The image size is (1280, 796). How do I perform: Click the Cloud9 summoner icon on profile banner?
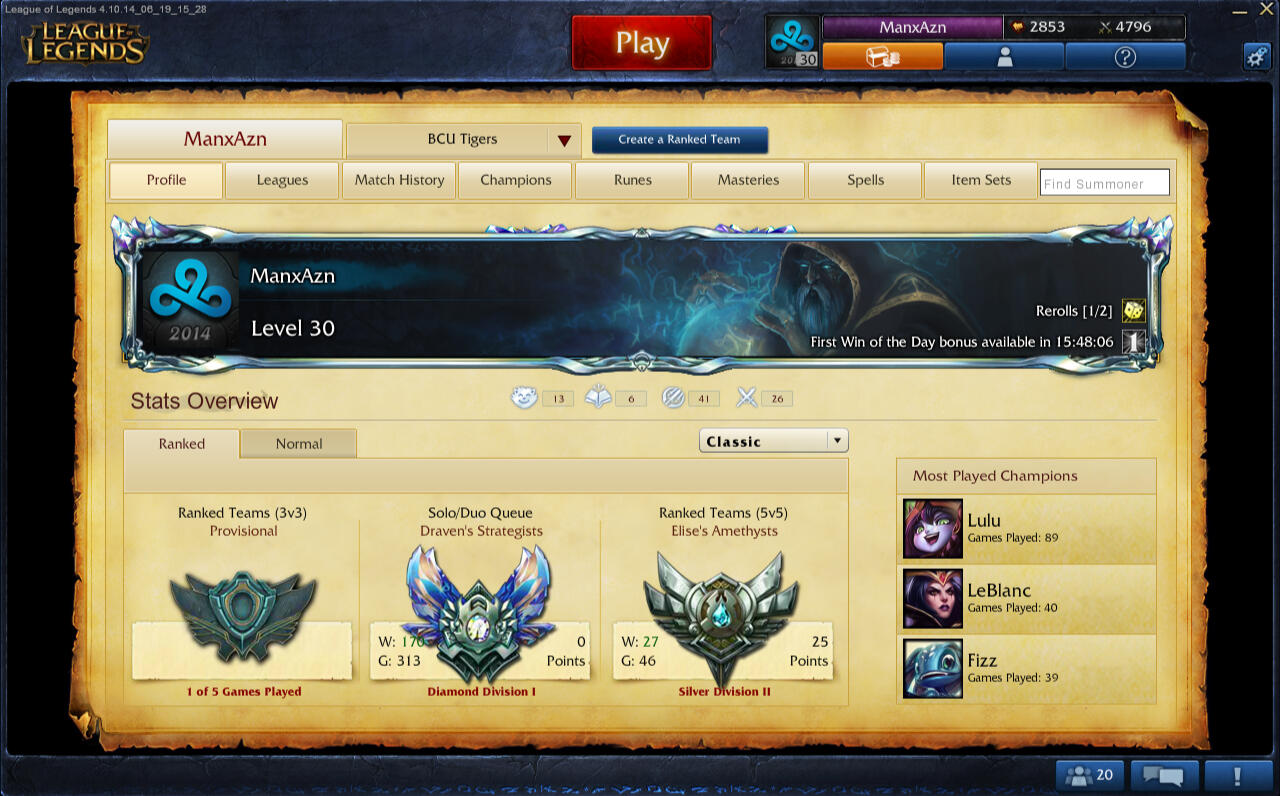click(192, 300)
